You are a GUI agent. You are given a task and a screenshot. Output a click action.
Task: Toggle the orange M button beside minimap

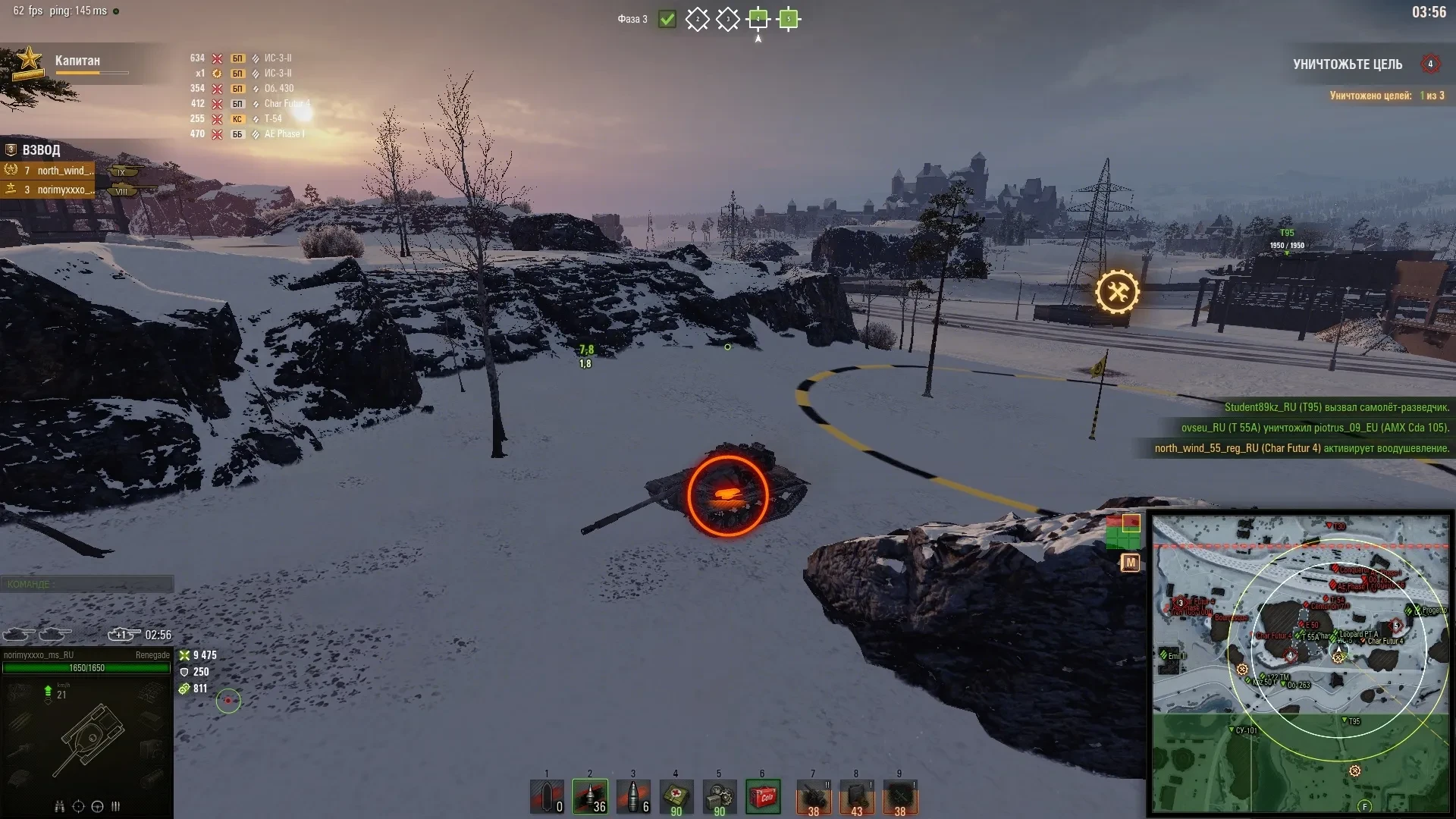(x=1130, y=563)
